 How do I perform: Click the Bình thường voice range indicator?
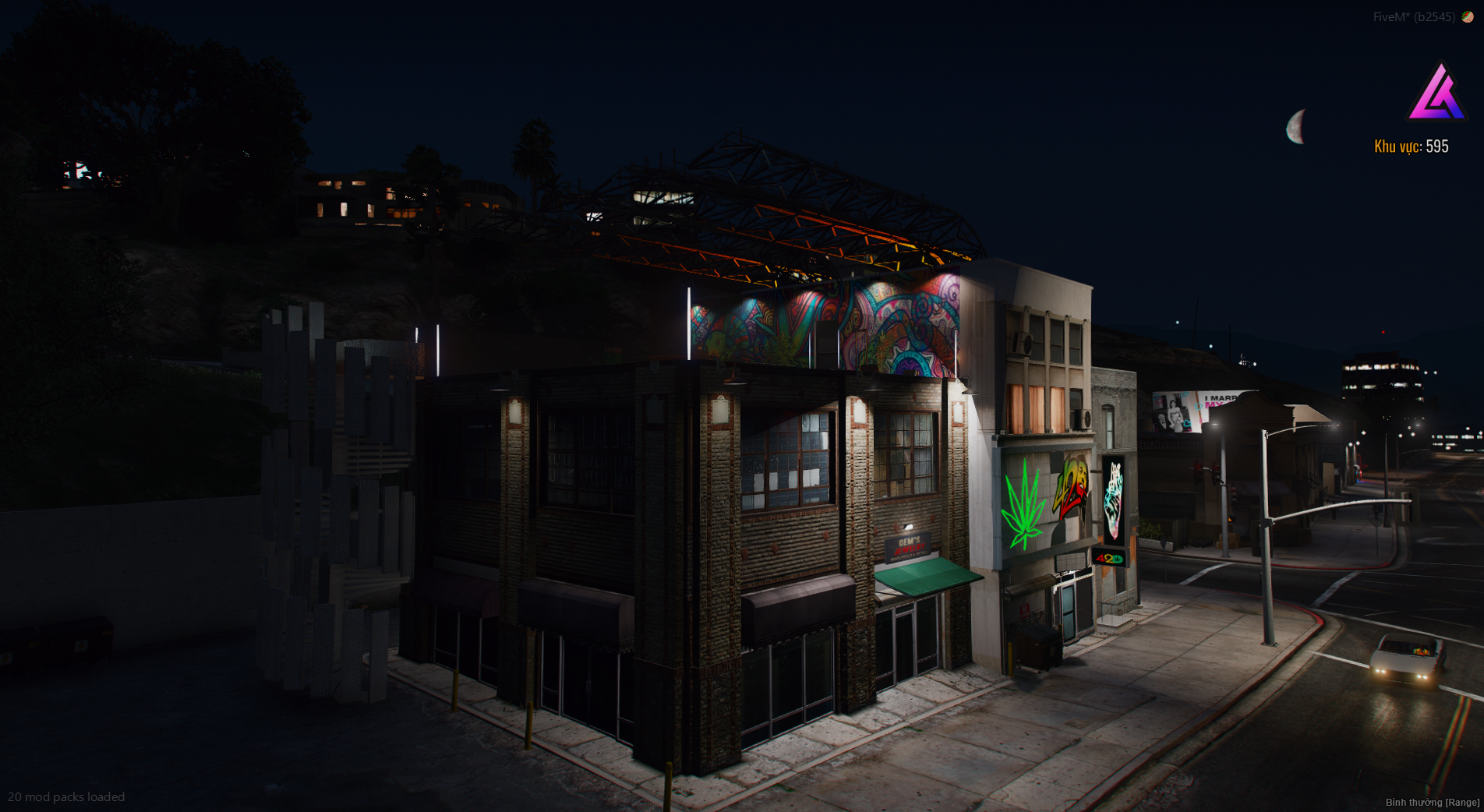1432,802
